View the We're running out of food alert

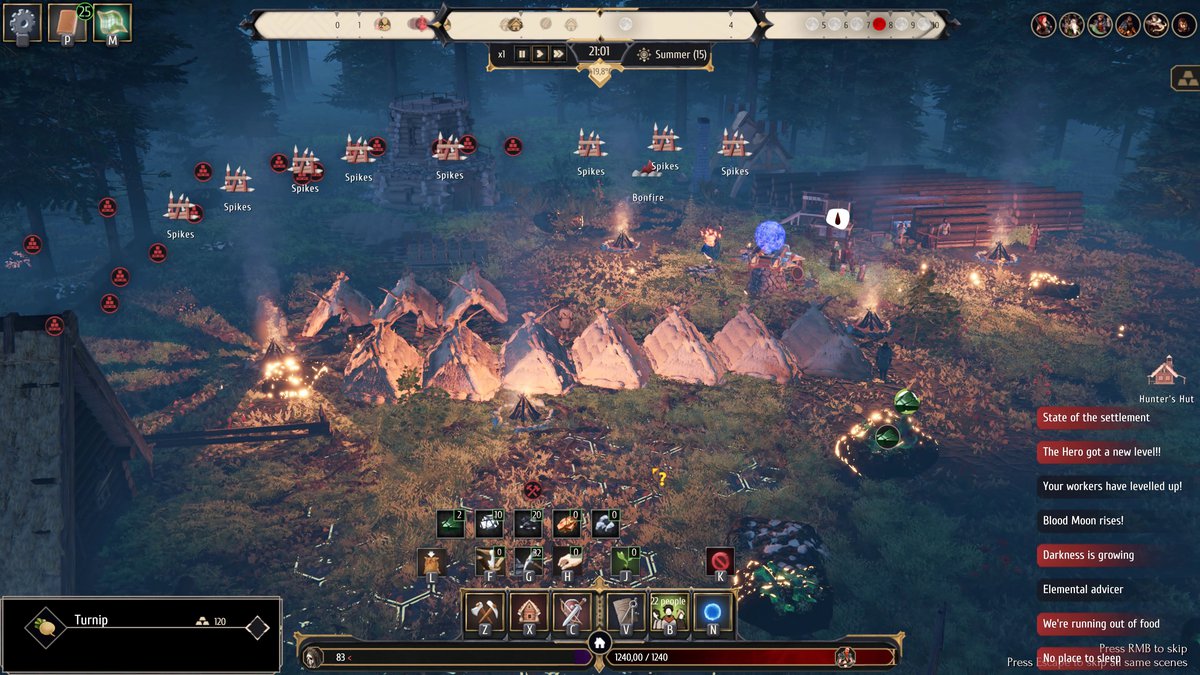1100,624
